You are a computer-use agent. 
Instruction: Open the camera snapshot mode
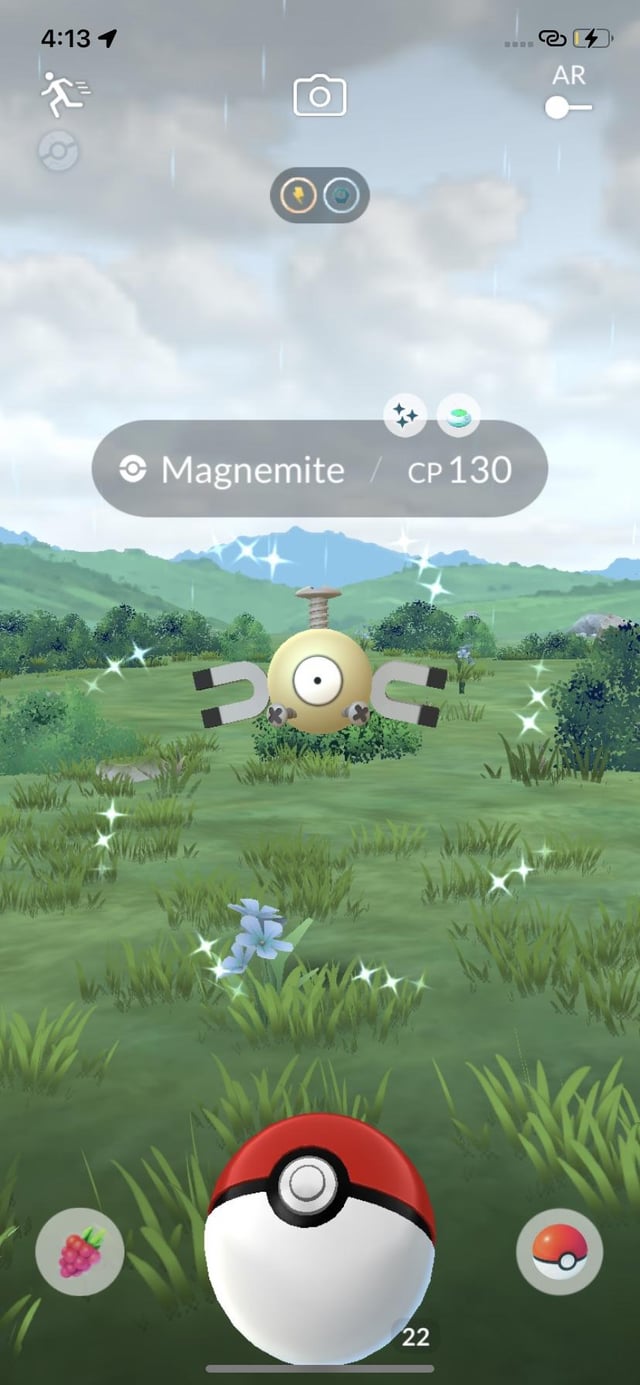pos(320,96)
